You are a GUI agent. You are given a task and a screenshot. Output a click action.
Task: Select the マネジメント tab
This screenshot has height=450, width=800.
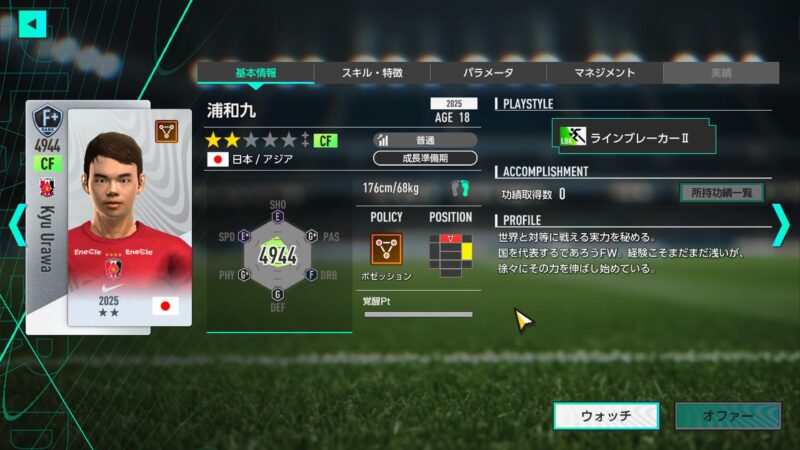604,73
